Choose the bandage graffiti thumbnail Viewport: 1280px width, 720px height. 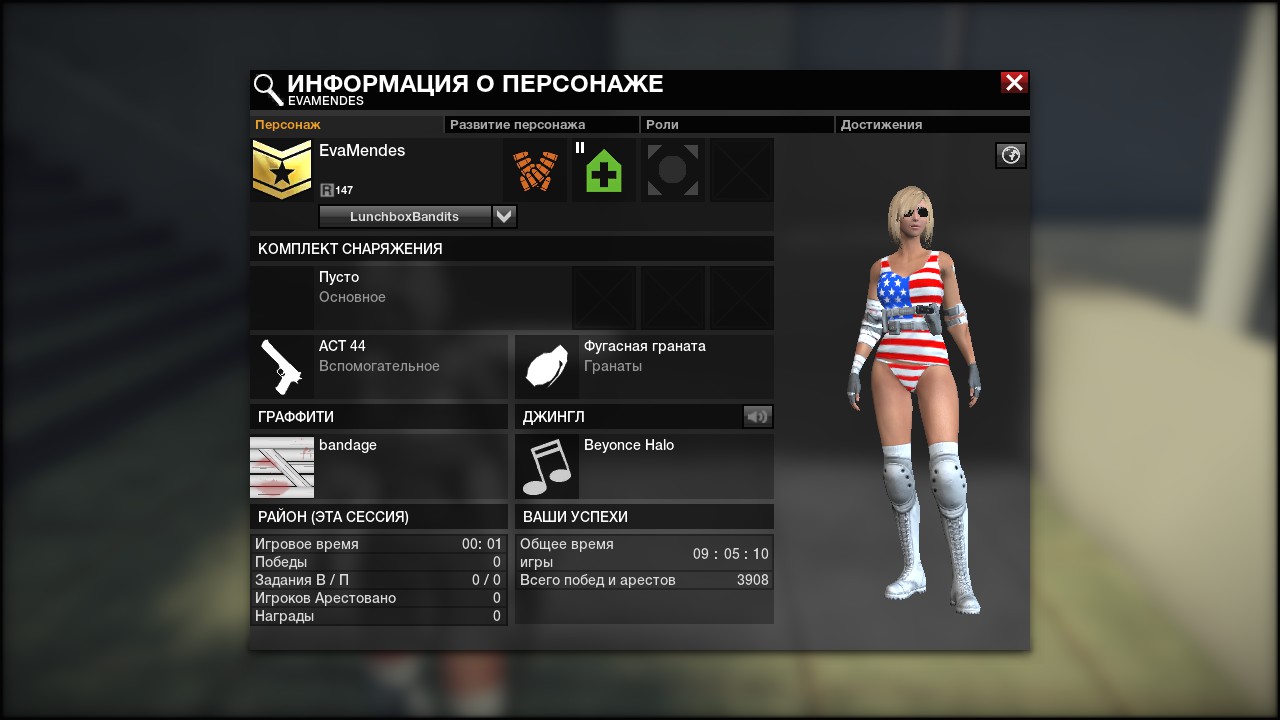coord(282,467)
